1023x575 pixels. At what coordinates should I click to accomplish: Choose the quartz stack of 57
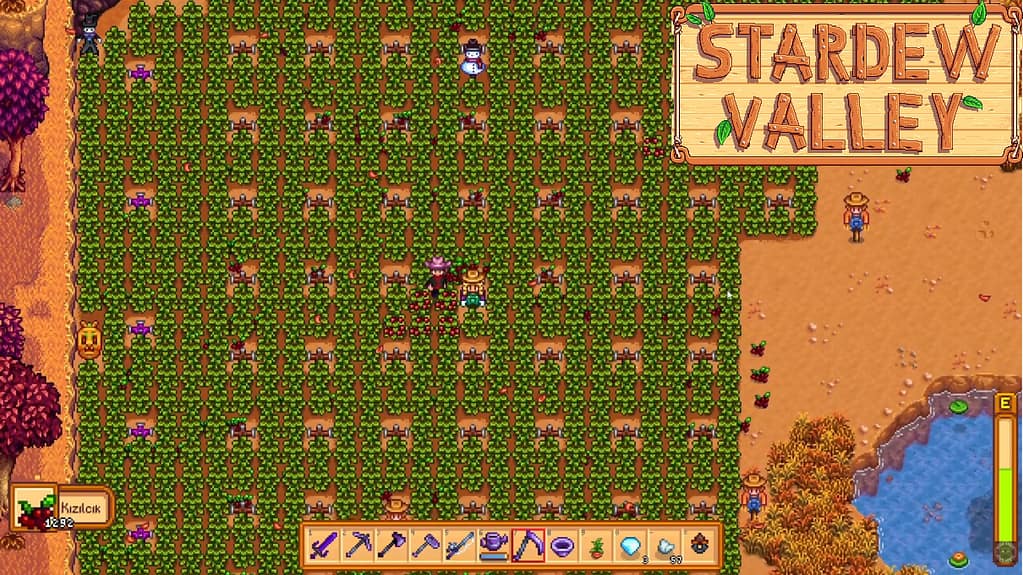[x=664, y=545]
